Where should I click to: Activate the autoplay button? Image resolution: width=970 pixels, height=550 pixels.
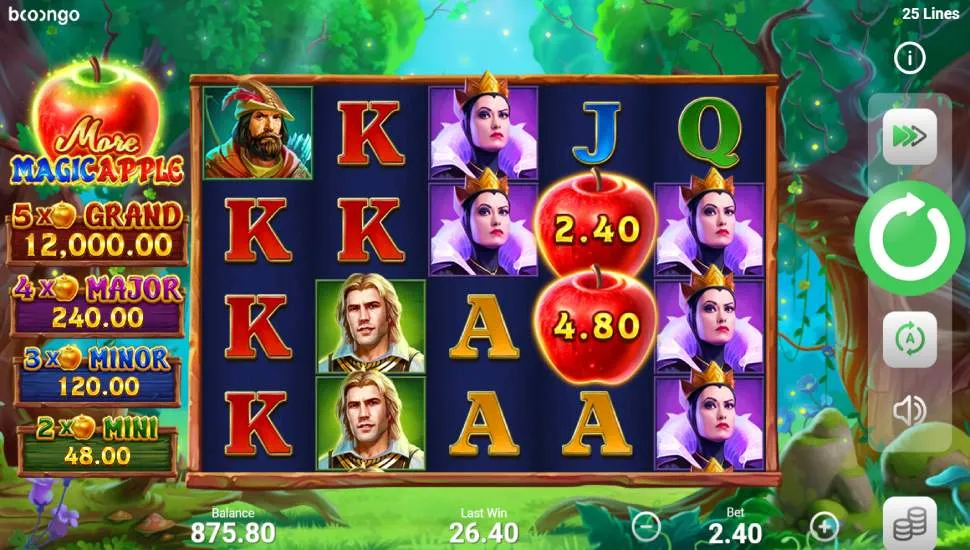909,340
